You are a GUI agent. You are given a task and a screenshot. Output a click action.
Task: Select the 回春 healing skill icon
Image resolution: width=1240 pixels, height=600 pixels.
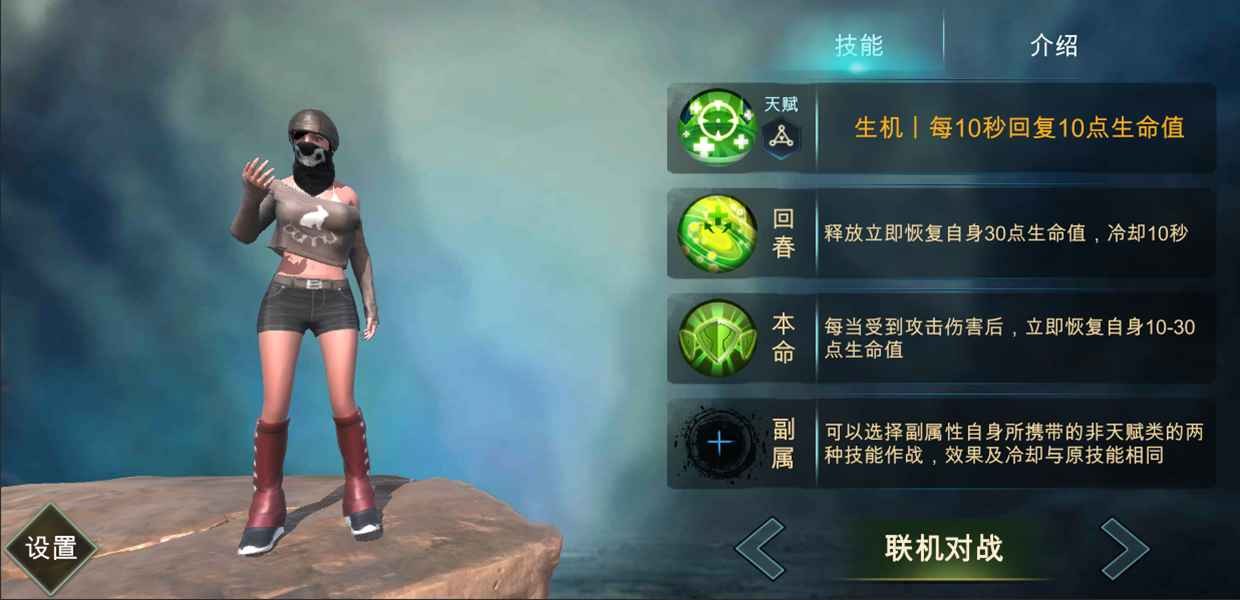pos(717,234)
